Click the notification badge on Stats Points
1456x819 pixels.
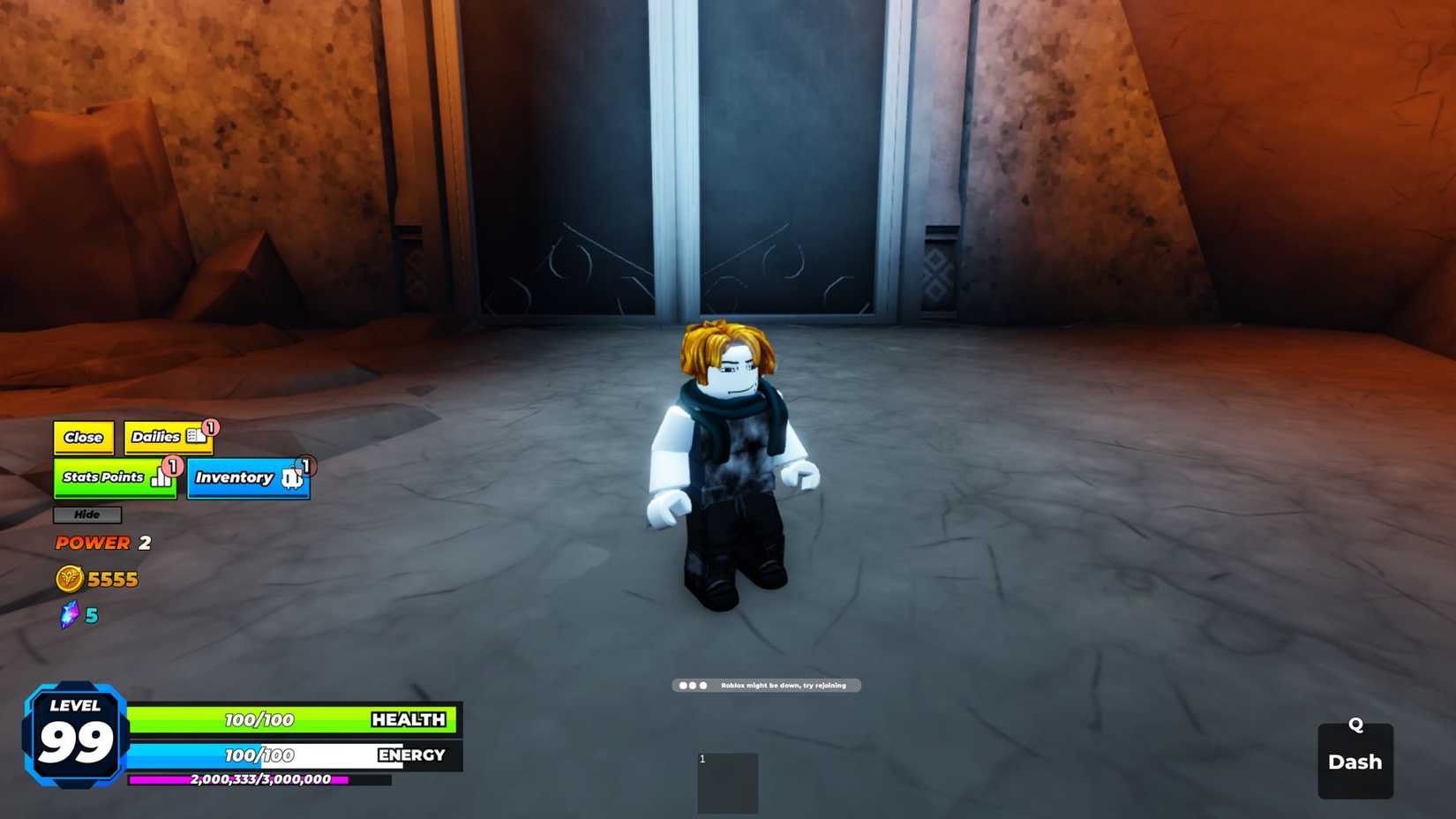[173, 466]
